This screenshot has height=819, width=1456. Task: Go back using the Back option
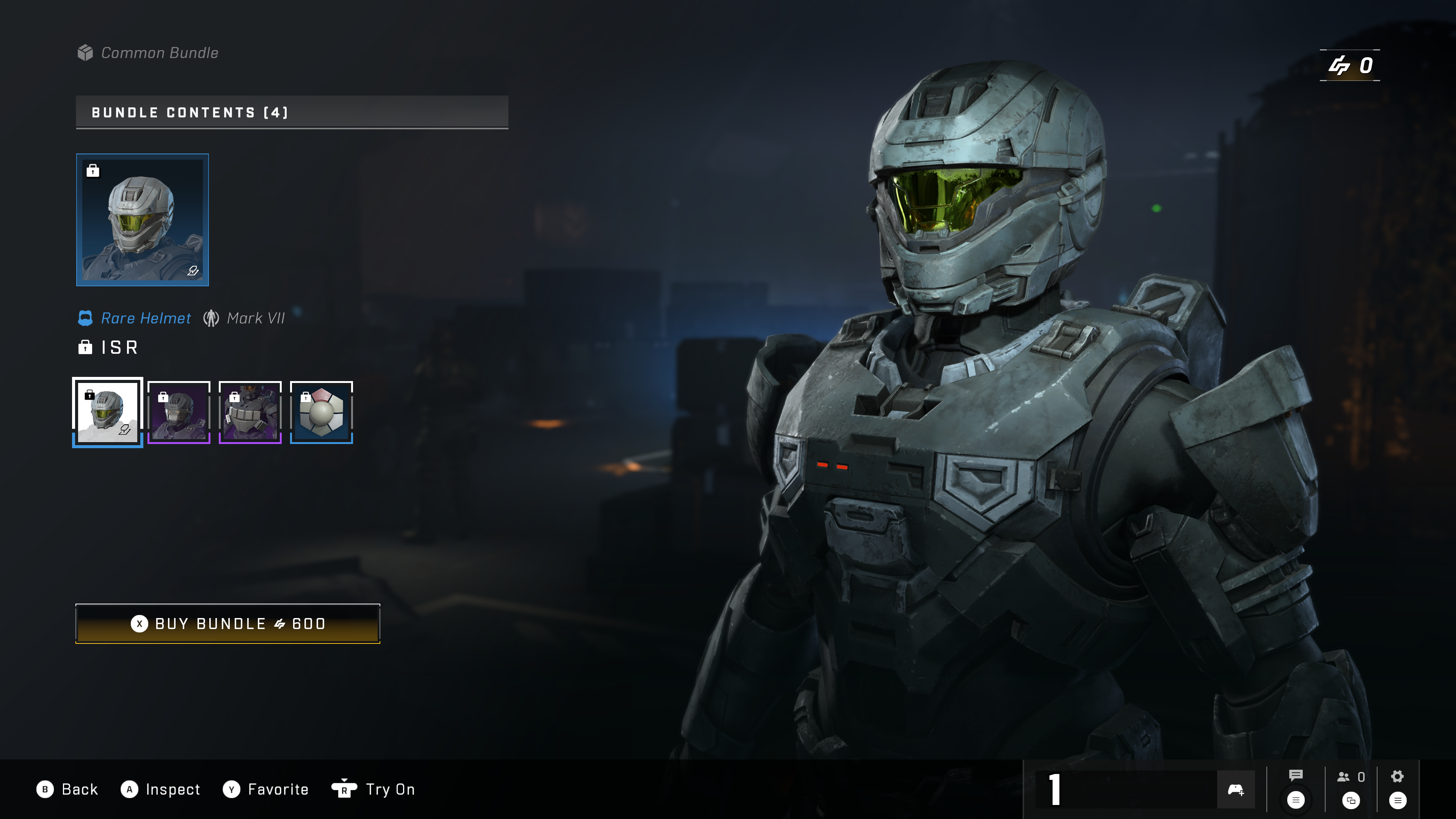coord(68,789)
